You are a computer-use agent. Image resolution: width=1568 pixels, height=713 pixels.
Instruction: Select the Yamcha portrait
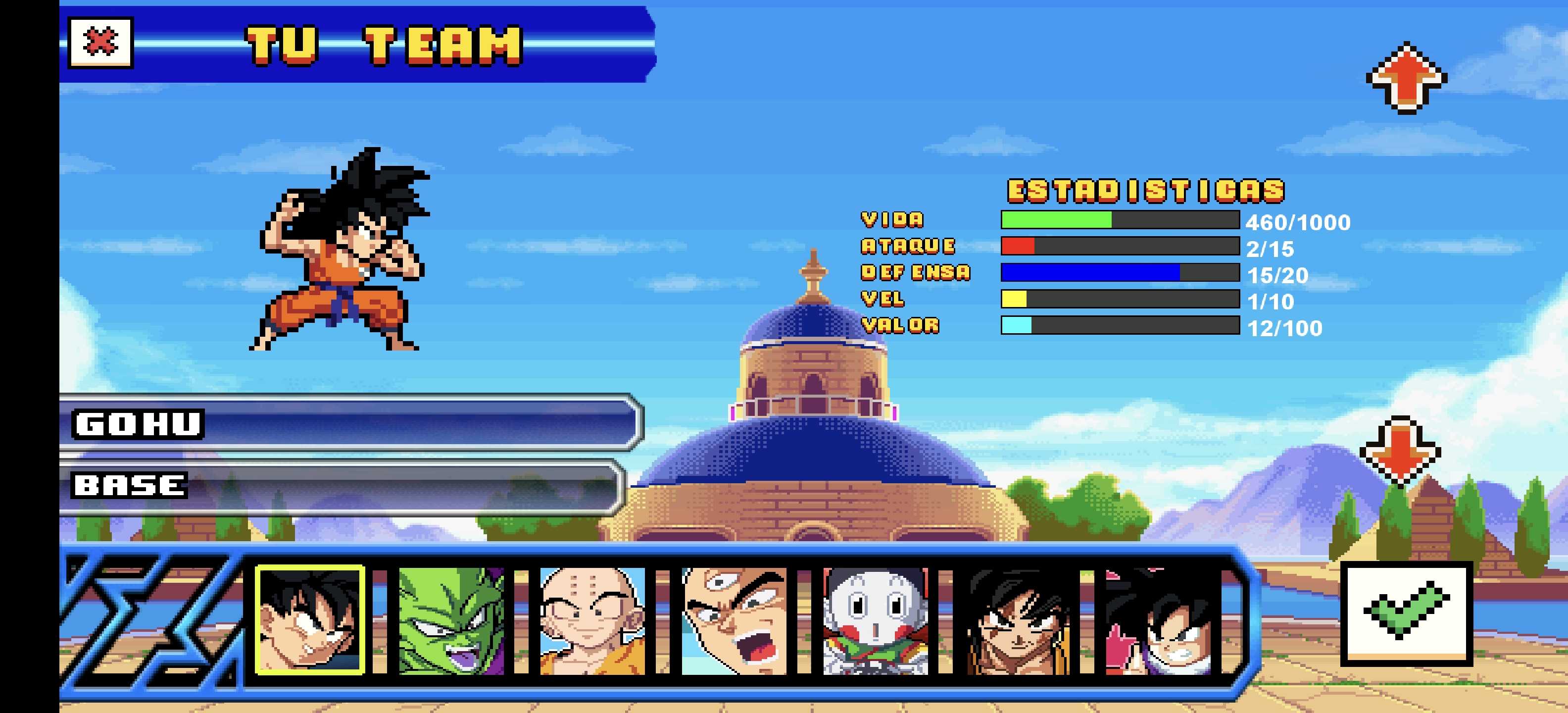[x=1017, y=620]
